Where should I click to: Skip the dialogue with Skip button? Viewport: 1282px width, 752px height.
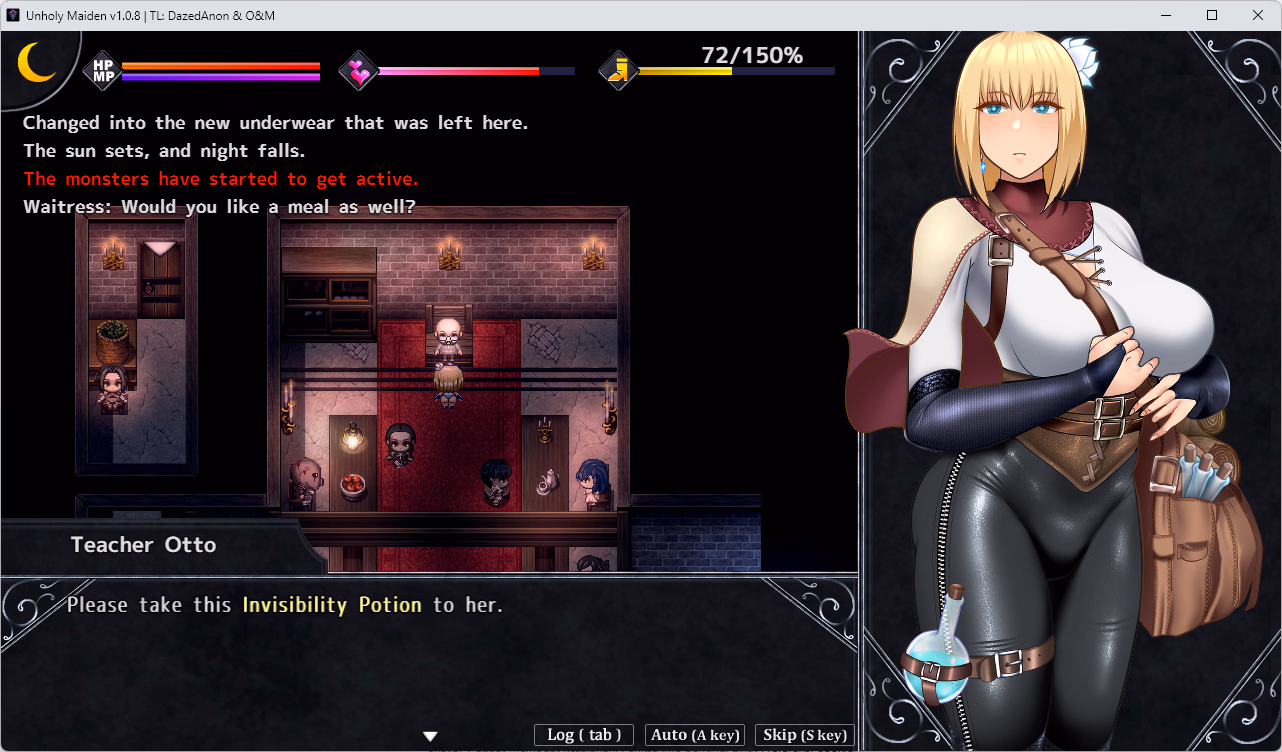(804, 735)
